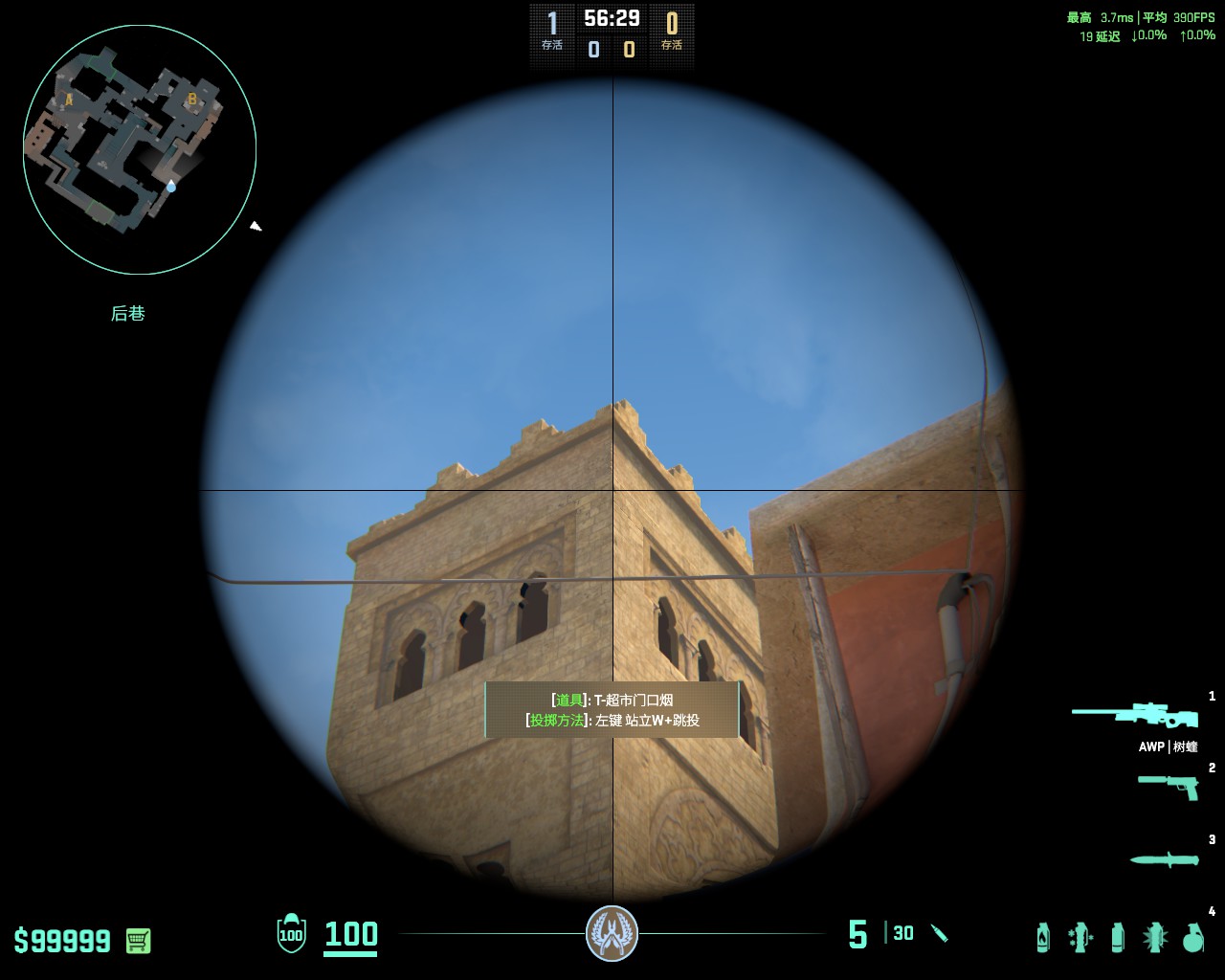Click bombsite A marker on the minimap
Viewport: 1225px width, 980px height.
coord(68,99)
